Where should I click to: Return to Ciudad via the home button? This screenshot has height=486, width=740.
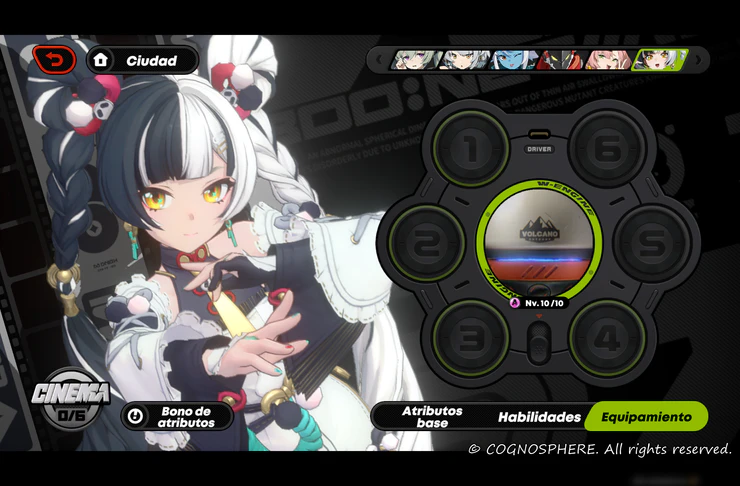(x=142, y=60)
